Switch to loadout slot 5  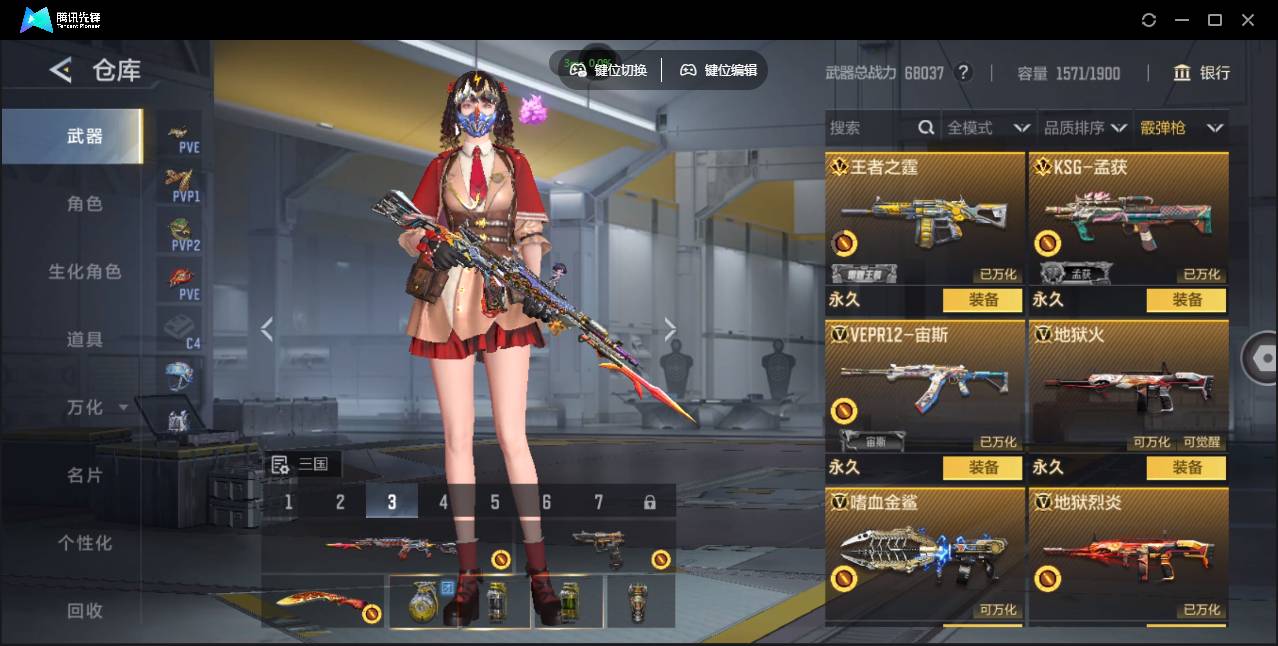click(495, 502)
